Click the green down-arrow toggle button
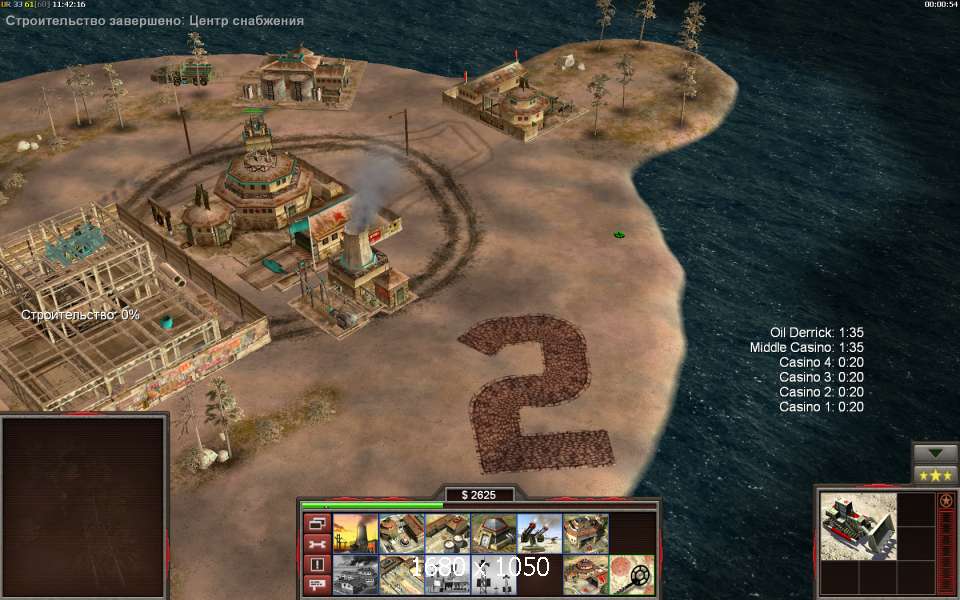Image resolution: width=960 pixels, height=600 pixels. click(x=935, y=452)
